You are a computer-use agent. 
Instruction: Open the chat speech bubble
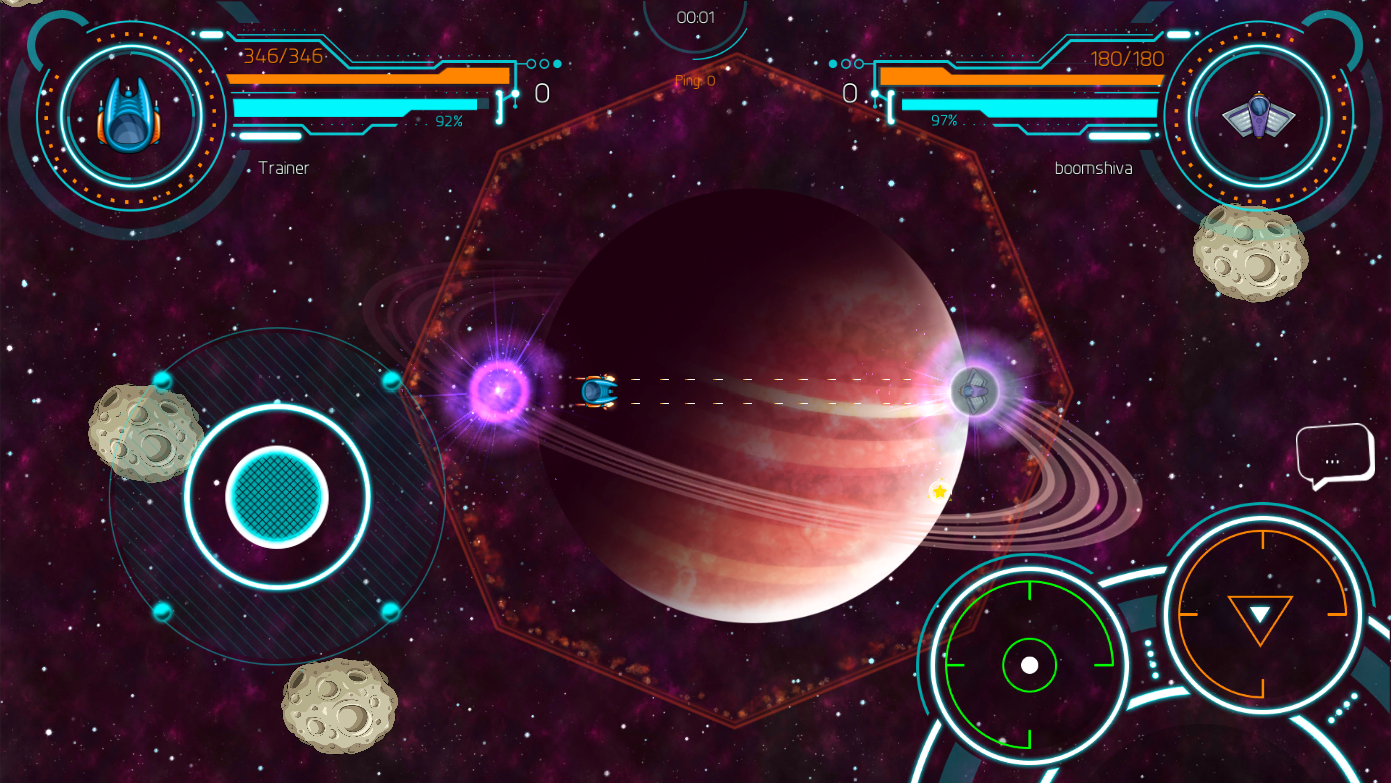[x=1333, y=457]
